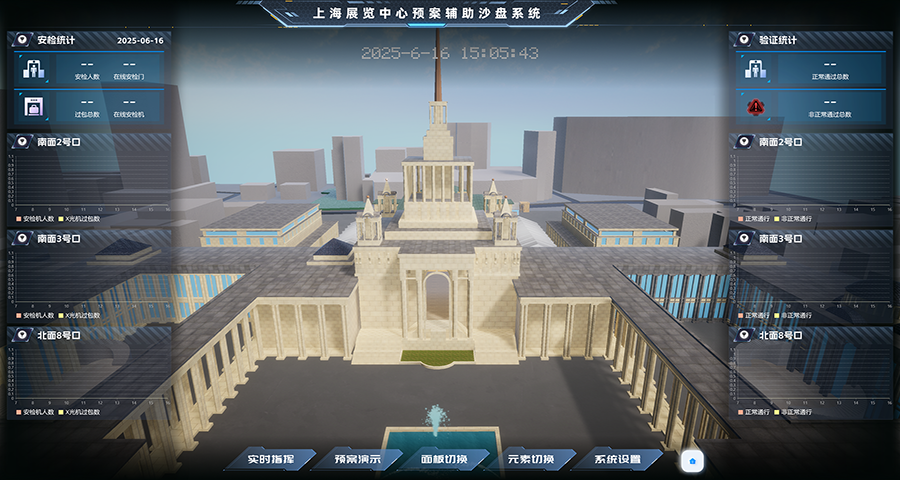
Task: Click the white home icon button
Action: point(694,461)
